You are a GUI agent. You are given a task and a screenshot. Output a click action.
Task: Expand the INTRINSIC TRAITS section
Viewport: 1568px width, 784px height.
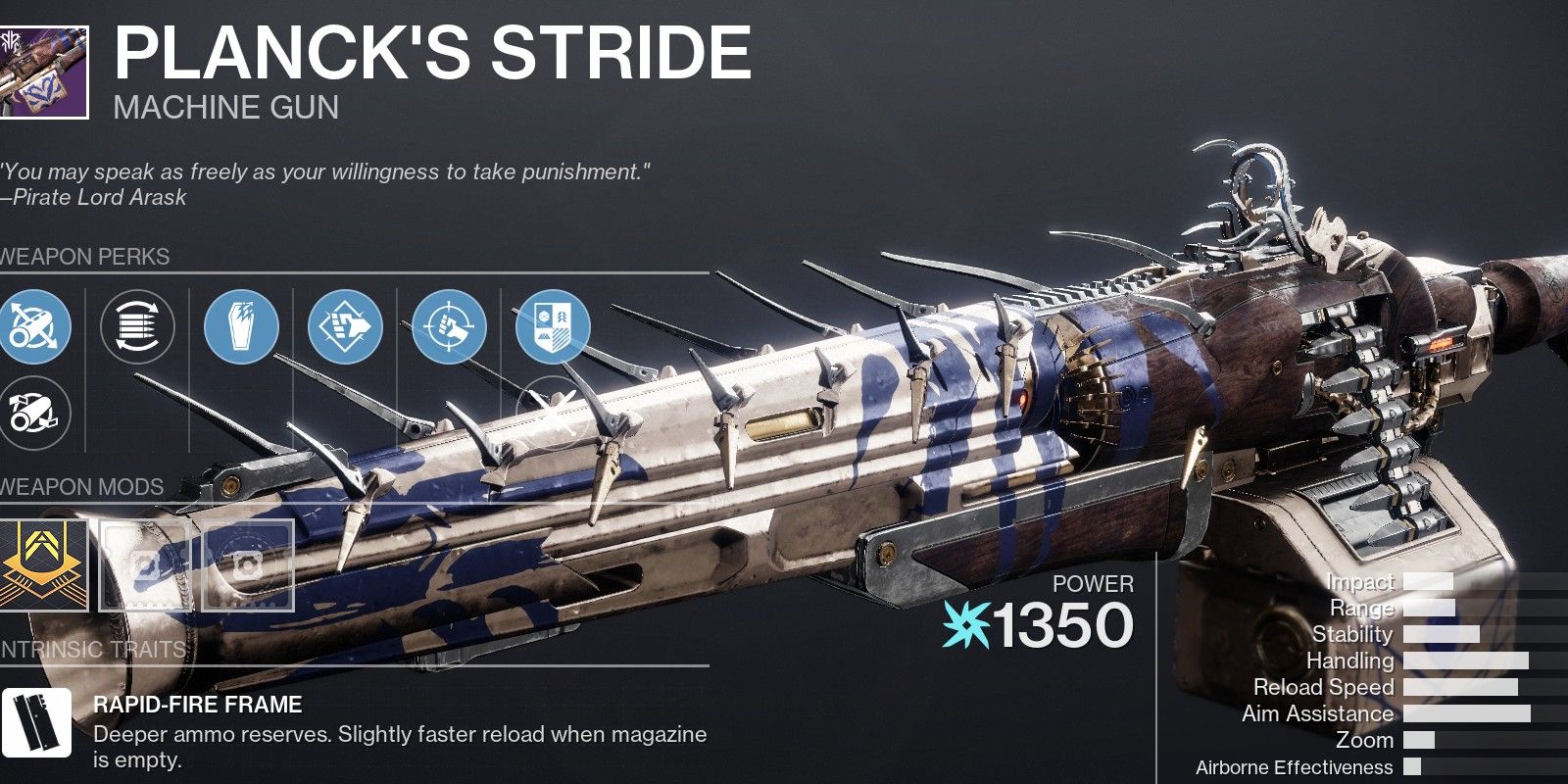point(93,649)
